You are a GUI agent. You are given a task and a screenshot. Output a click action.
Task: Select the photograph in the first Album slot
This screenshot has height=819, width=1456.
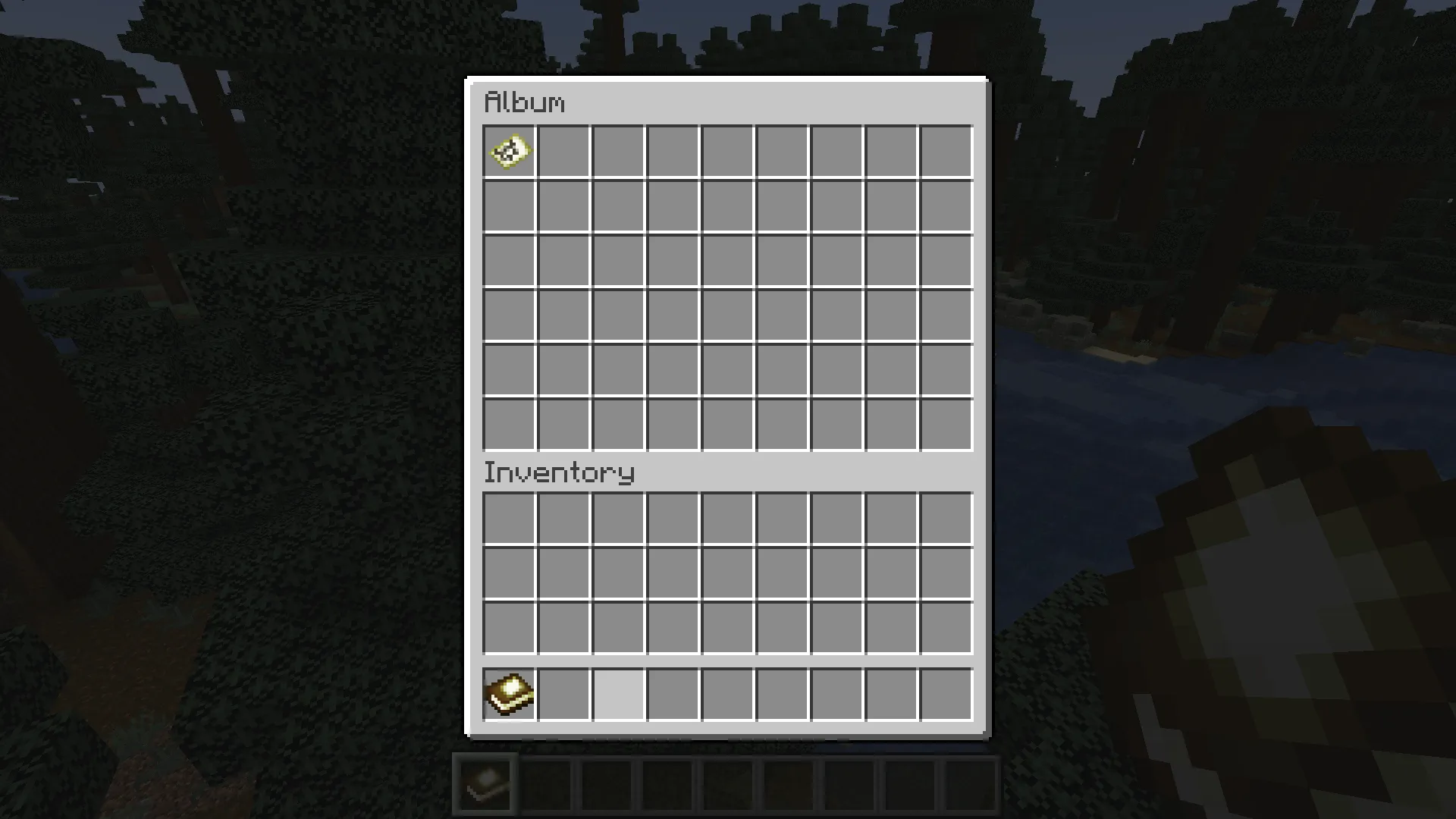509,152
